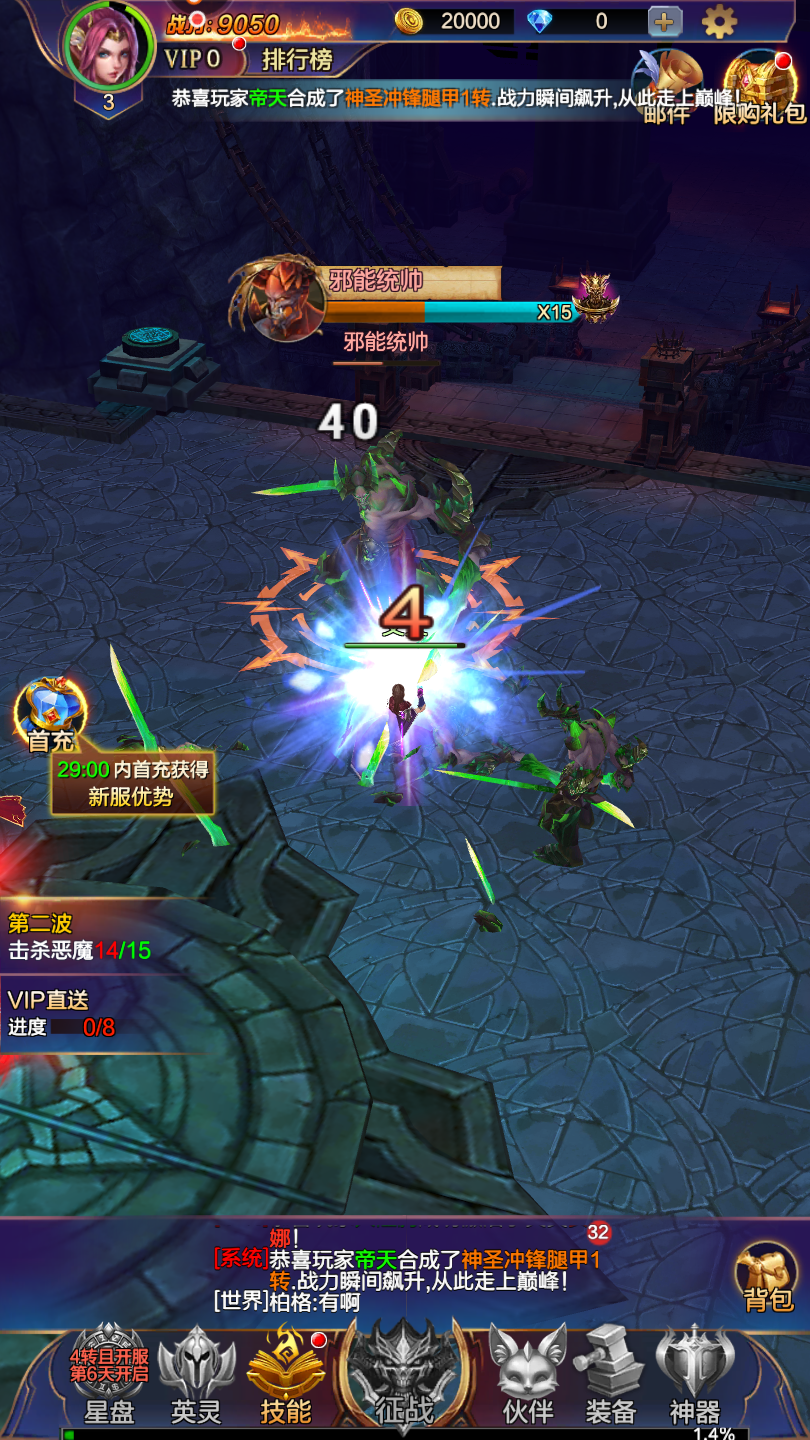Open the 神器 artifact menu
This screenshot has width=810, height=1440.
695,1372
